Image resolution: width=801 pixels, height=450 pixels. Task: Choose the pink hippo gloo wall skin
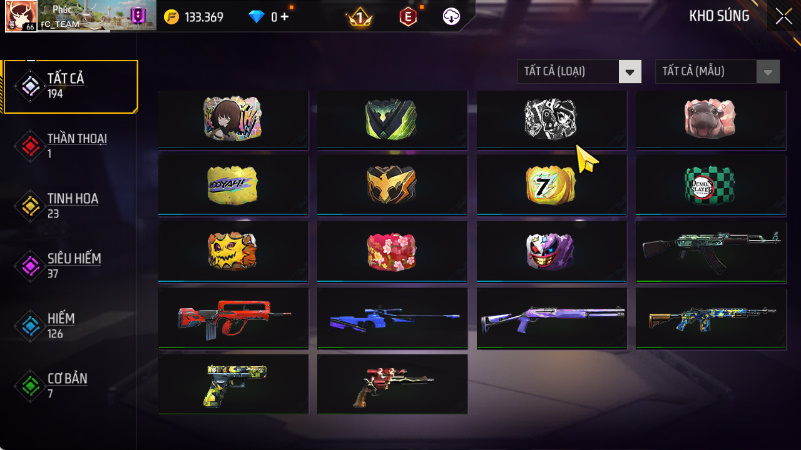point(711,119)
